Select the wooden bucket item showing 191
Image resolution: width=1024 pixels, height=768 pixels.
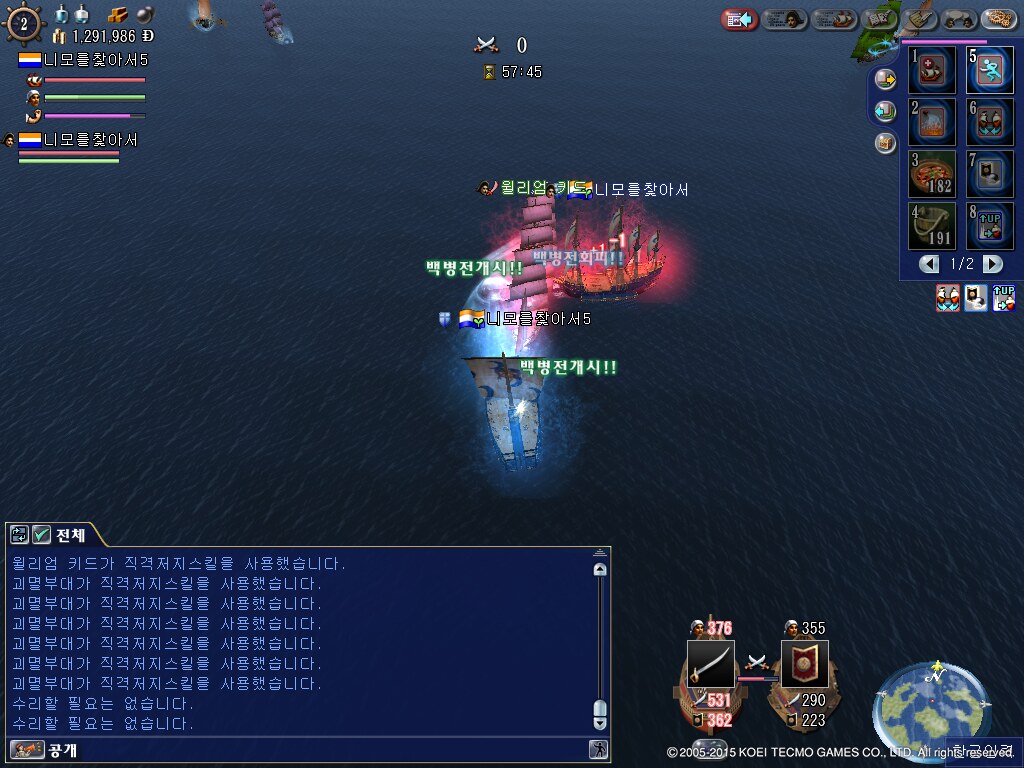tap(933, 226)
